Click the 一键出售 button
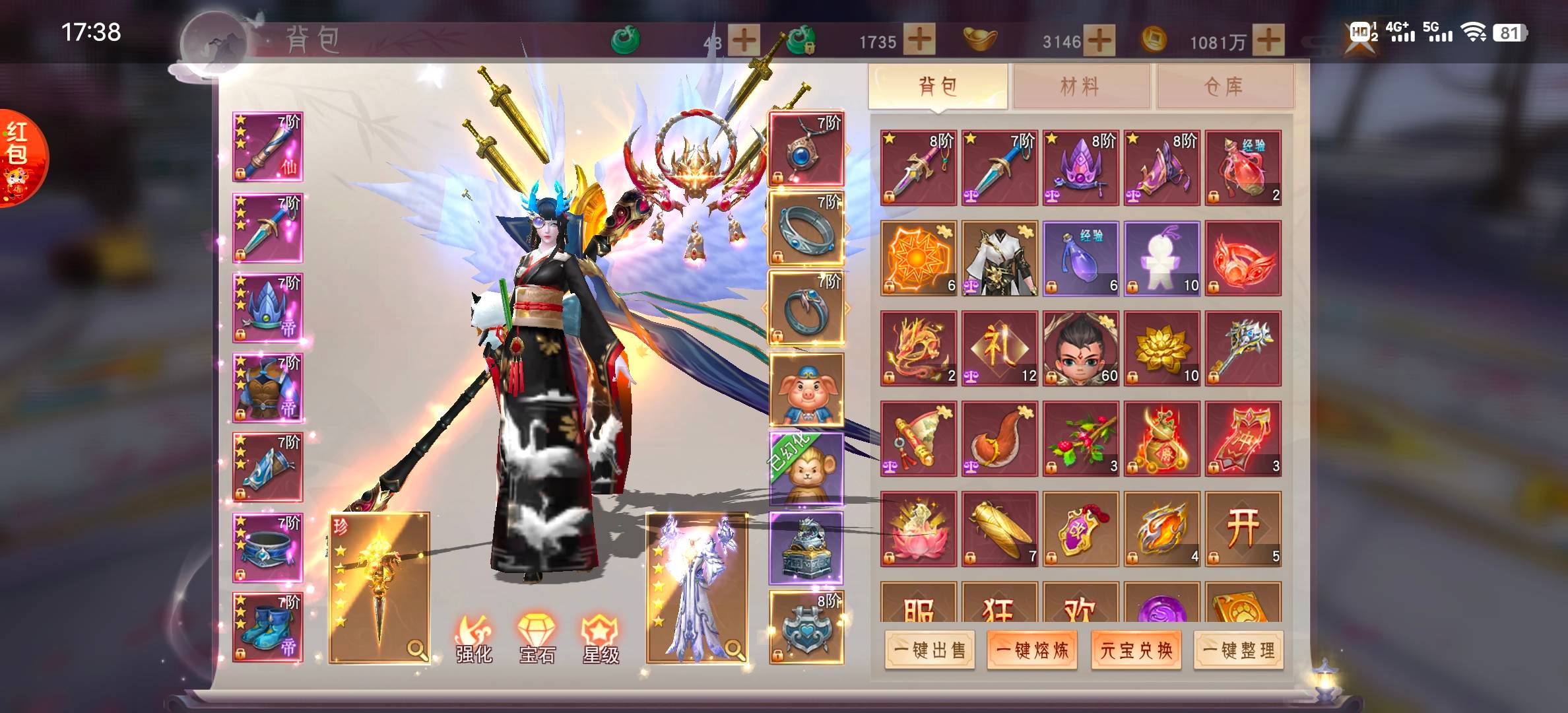 coord(929,651)
